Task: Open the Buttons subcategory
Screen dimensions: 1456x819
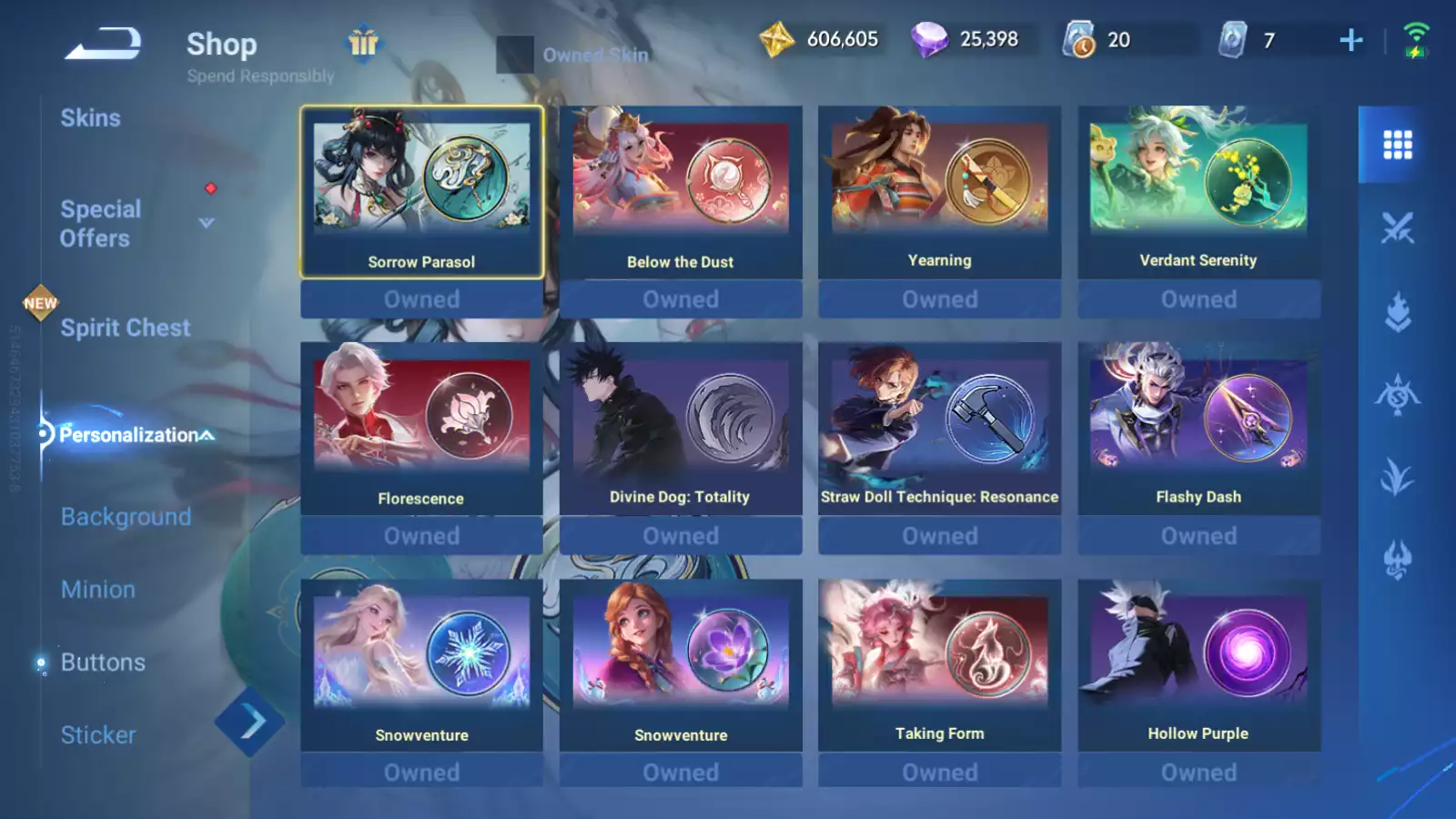Action: tap(103, 662)
